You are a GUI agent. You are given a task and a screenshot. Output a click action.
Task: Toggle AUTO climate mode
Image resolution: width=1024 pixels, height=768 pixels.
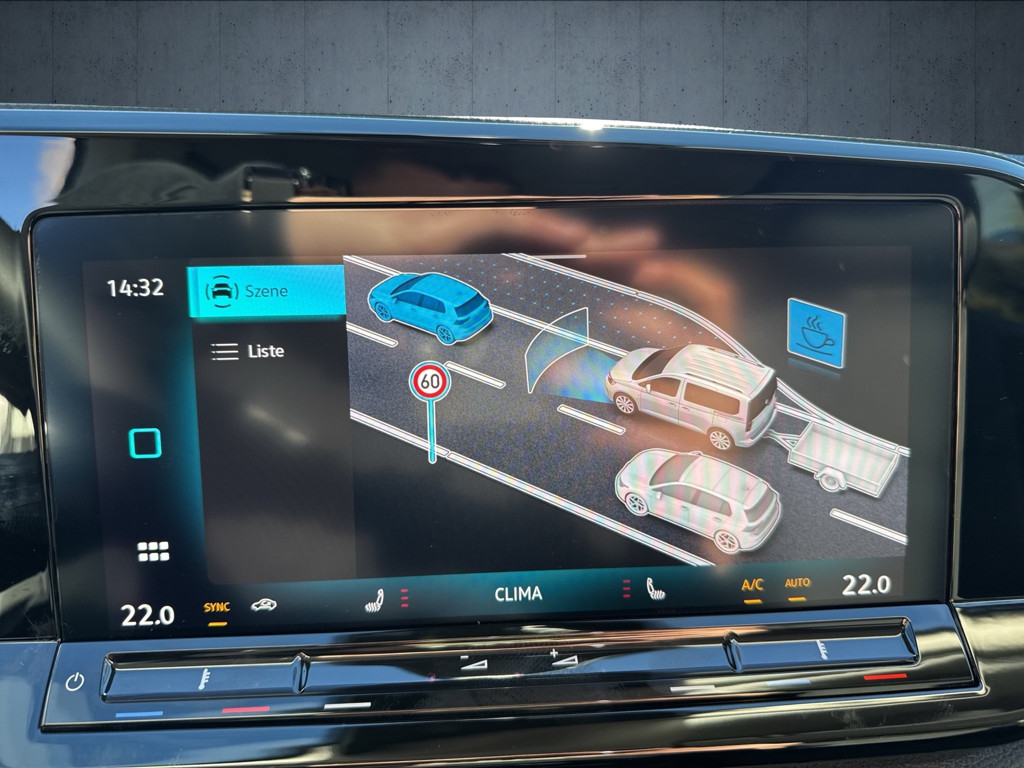pos(797,583)
